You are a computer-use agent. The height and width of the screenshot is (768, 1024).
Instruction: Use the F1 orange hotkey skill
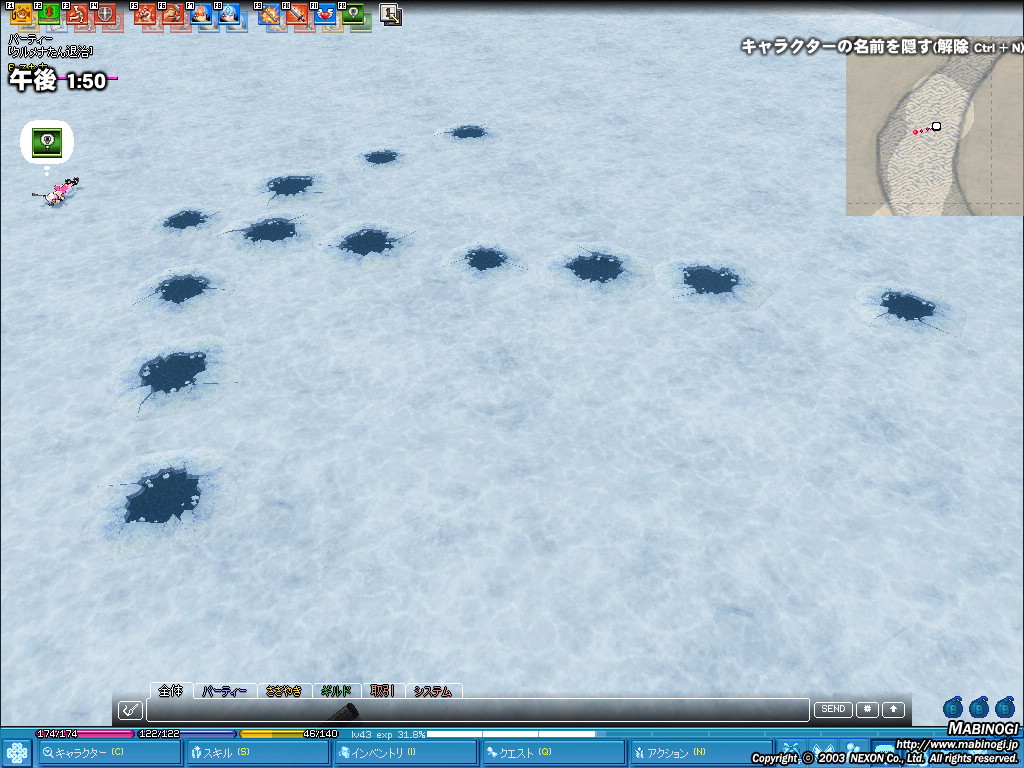(21, 14)
